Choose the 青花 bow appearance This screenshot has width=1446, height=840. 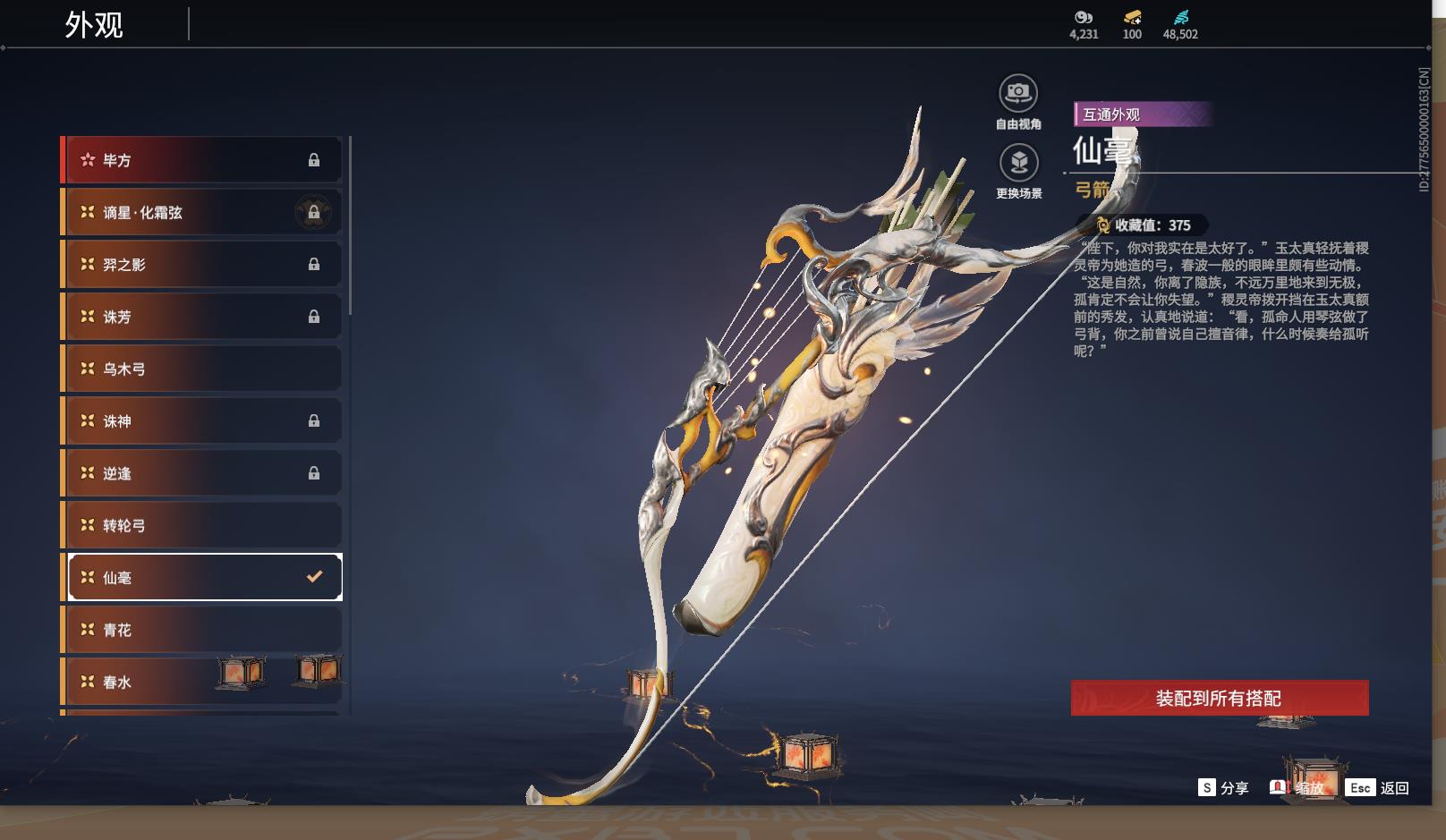pyautogui.click(x=201, y=630)
